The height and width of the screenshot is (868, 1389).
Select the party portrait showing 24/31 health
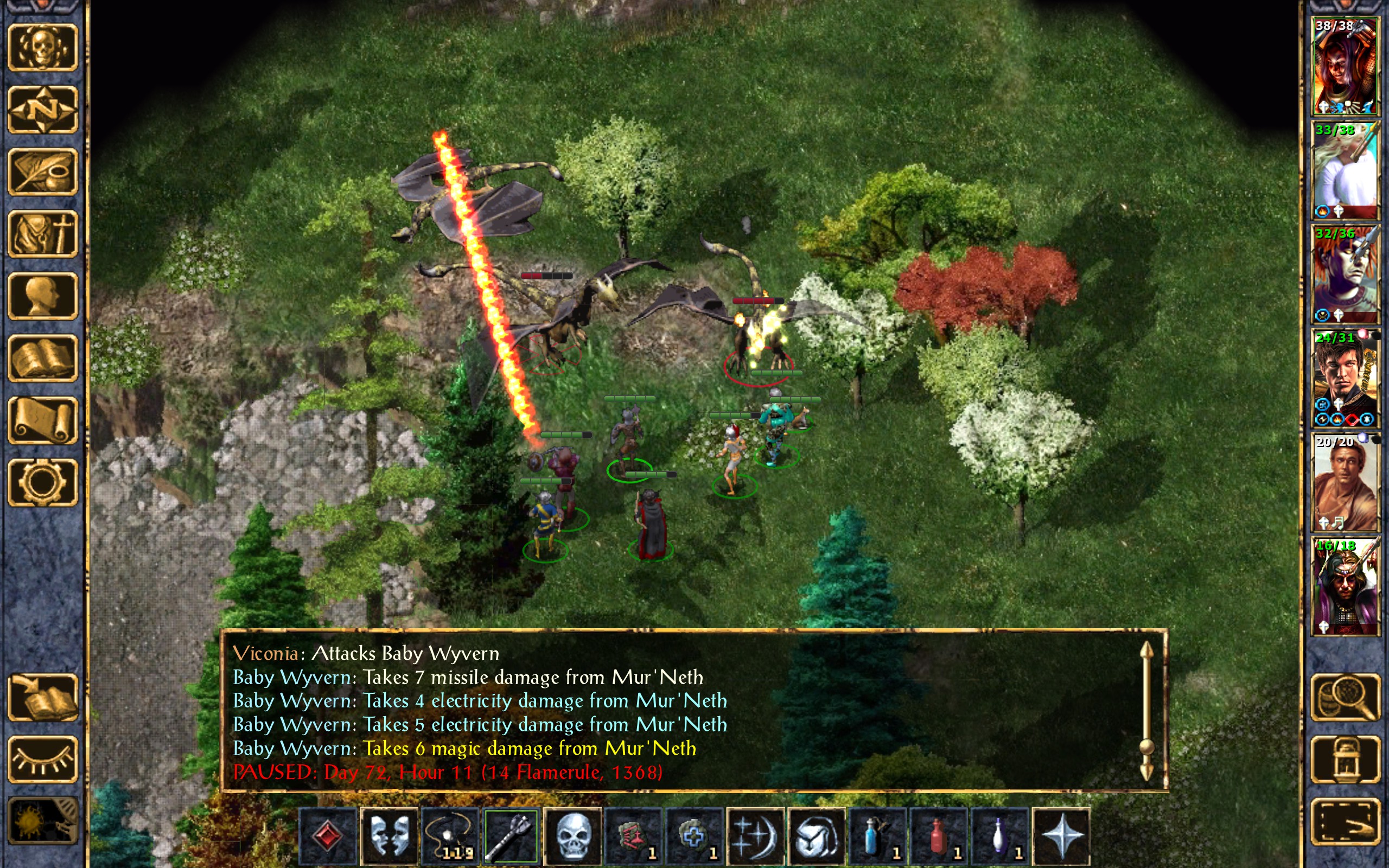click(x=1345, y=378)
